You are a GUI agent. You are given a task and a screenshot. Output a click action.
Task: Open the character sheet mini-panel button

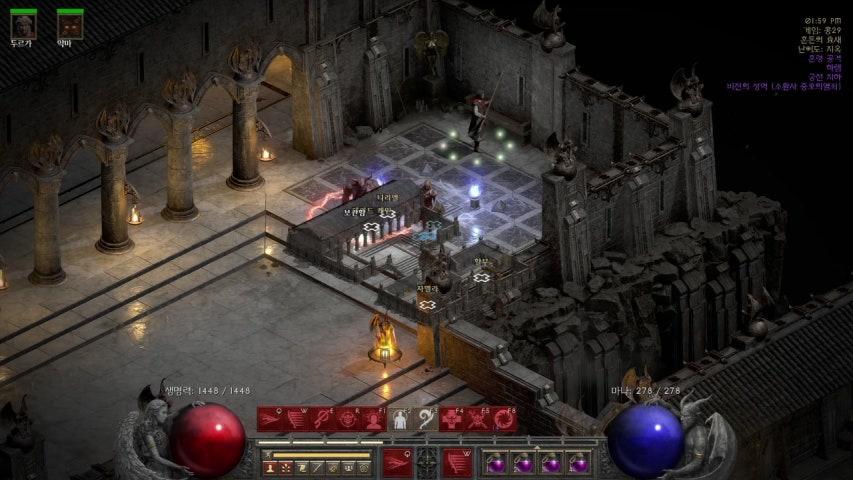270,467
